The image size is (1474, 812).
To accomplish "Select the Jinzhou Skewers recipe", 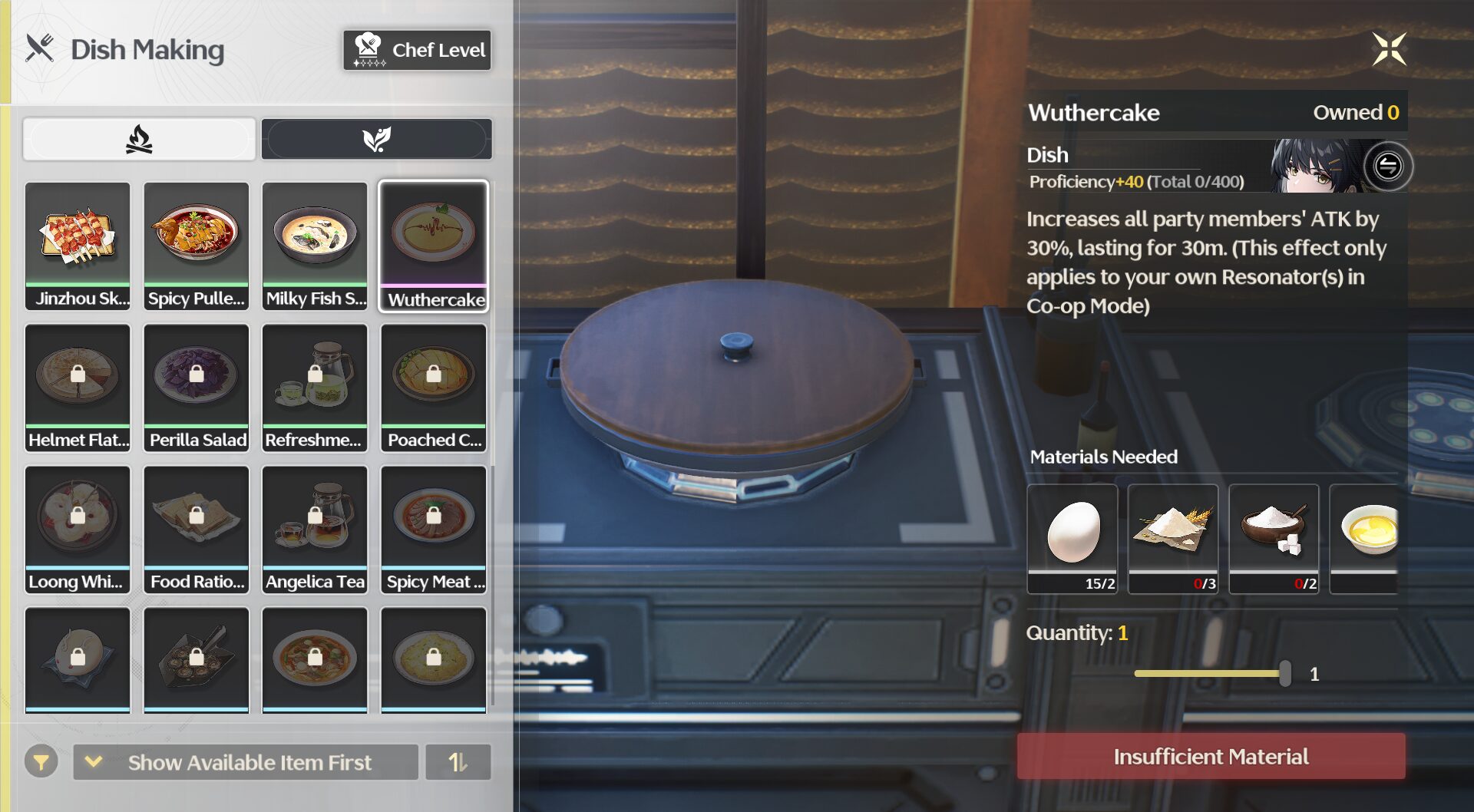I will (78, 246).
